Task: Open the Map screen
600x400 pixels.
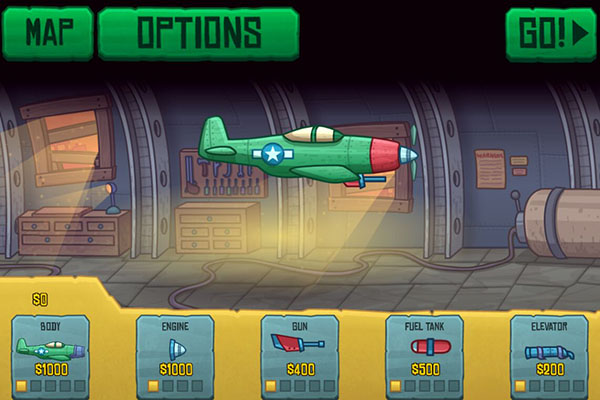Action: pos(47,33)
